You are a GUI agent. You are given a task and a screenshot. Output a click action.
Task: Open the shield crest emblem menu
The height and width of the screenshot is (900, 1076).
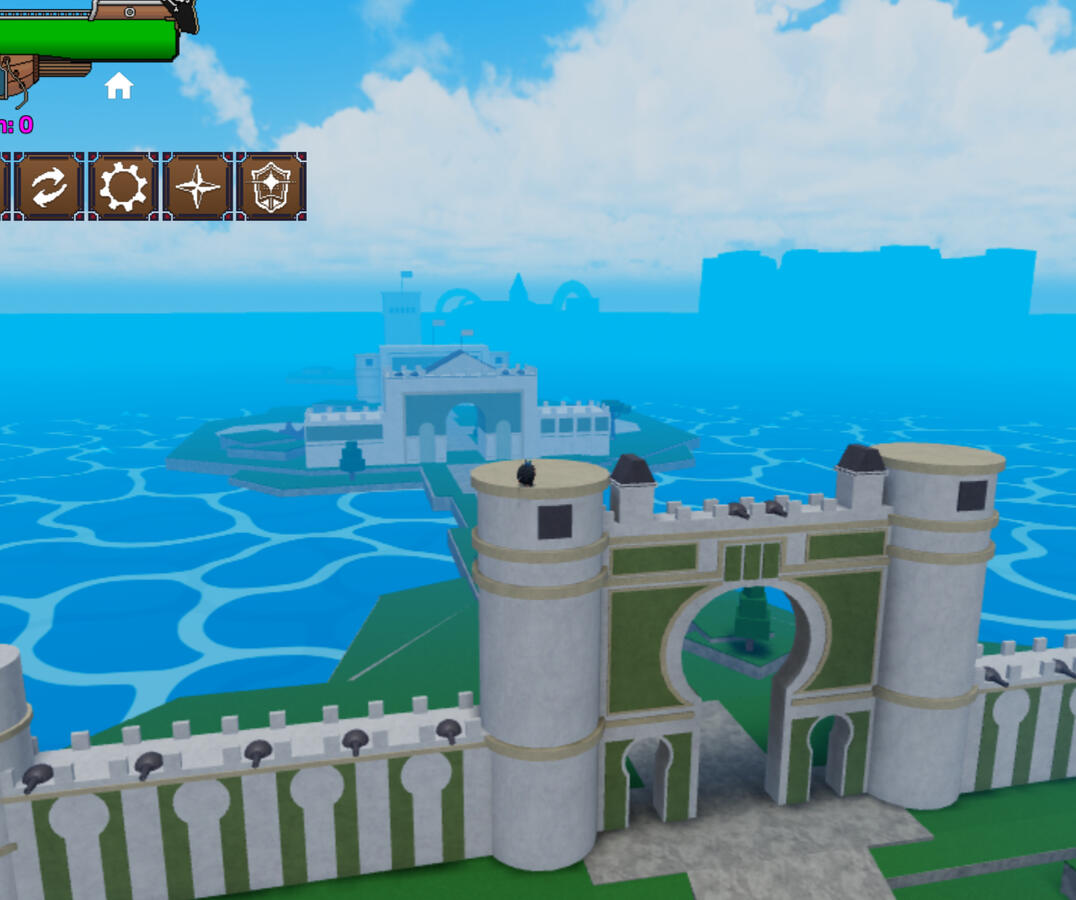point(271,186)
